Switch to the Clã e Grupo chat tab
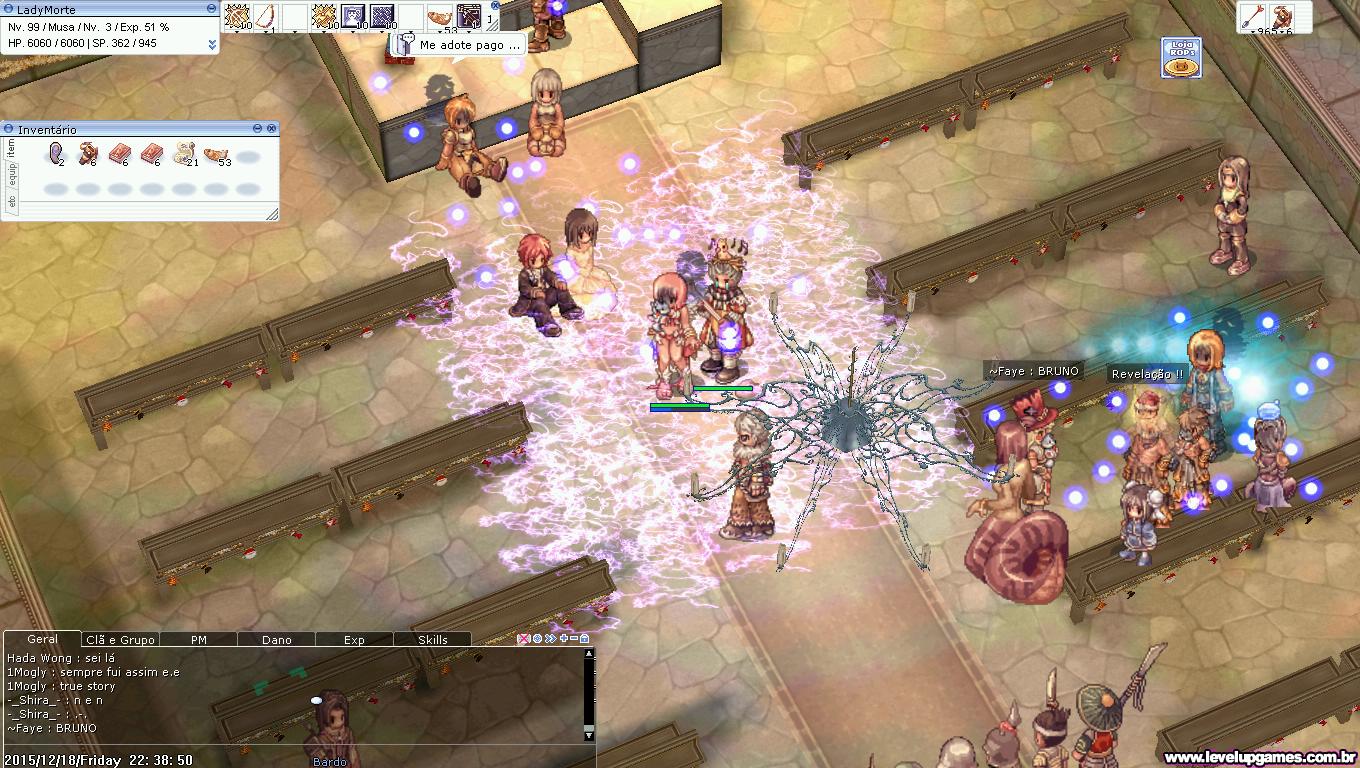This screenshot has width=1360, height=768. pyautogui.click(x=120, y=639)
